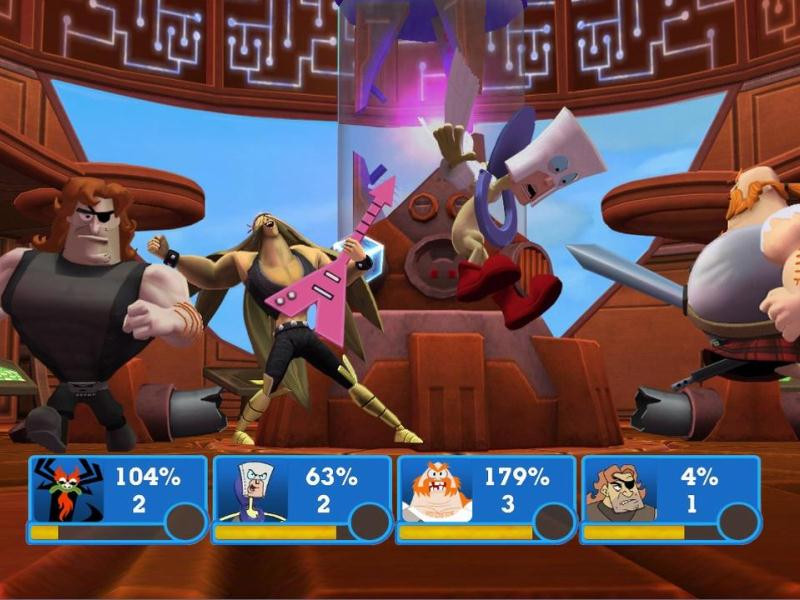Select the eyepatch Hoss Delgado portrait
Image resolution: width=800 pixels, height=600 pixels.
point(620,490)
